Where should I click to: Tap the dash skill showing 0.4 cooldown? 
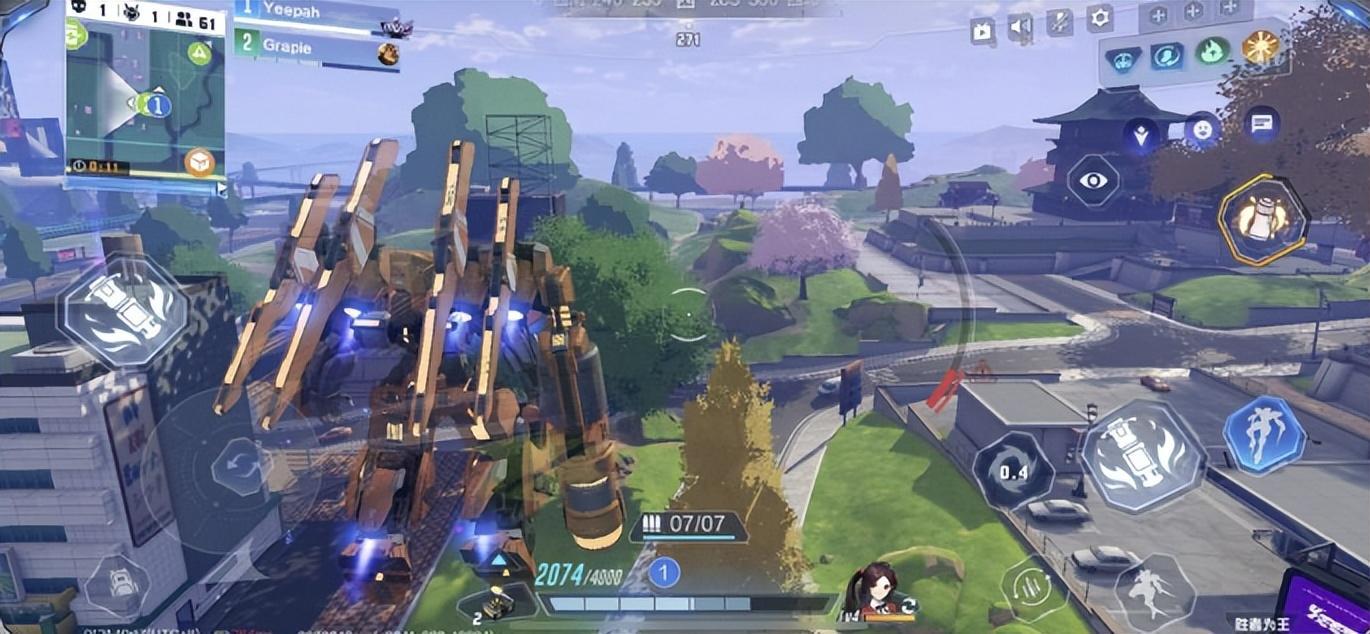point(1013,470)
